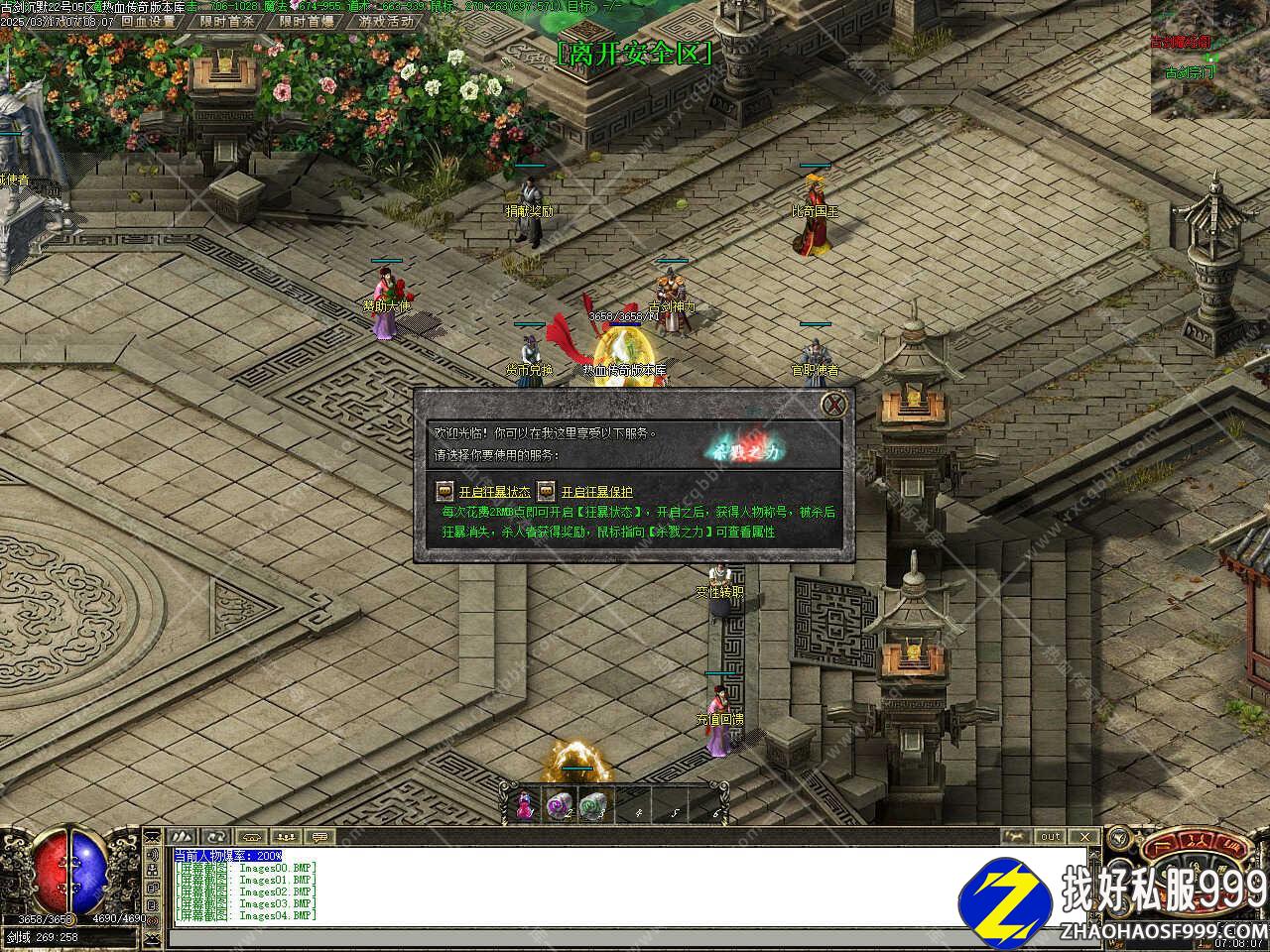Screen dimensions: 1270x952
Task: Select the 当前人物爆率 chat line
Action: [x=228, y=856]
